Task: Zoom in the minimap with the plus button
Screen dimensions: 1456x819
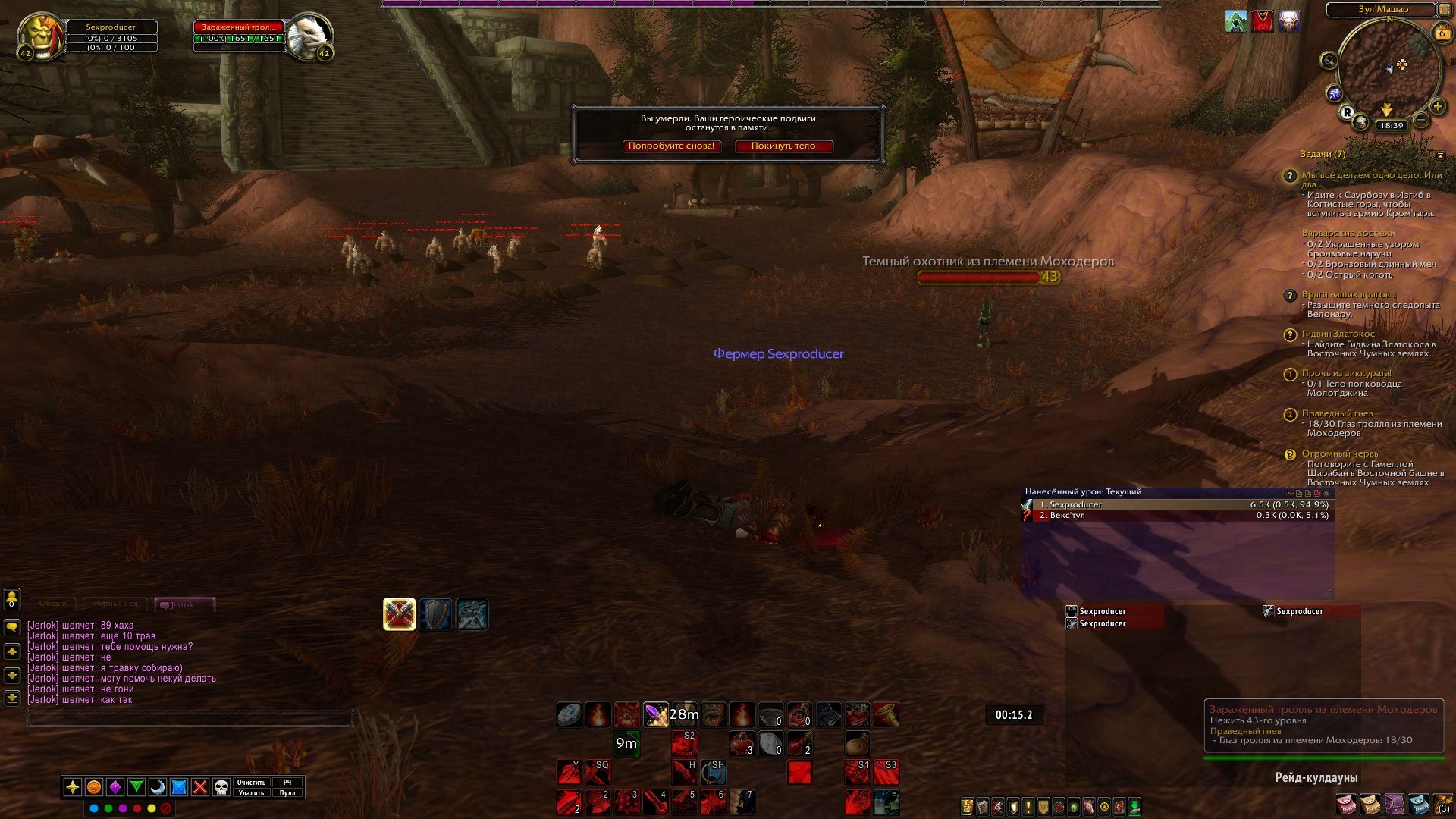Action: [1437, 107]
